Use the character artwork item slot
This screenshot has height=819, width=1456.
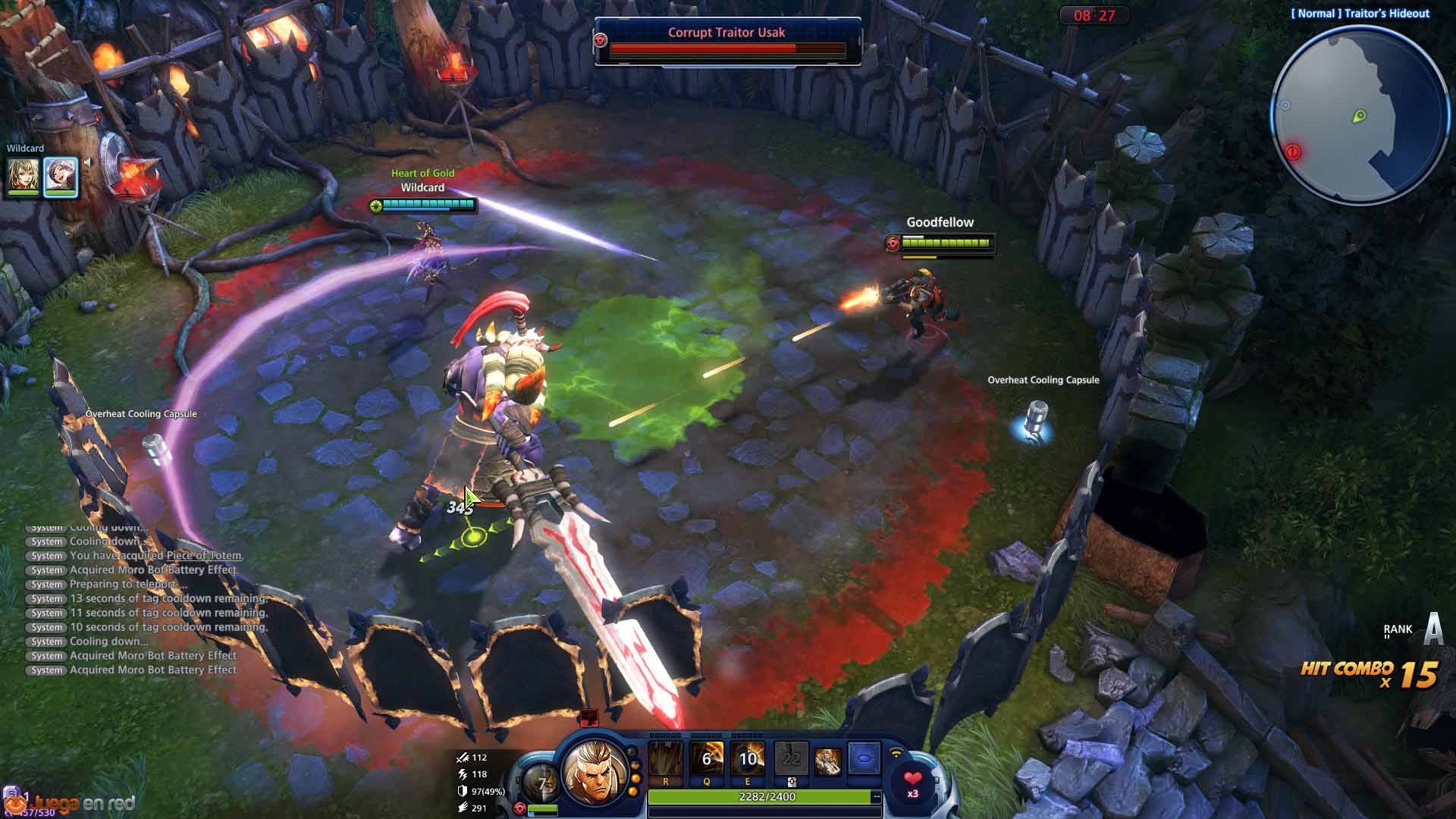pyautogui.click(x=827, y=760)
